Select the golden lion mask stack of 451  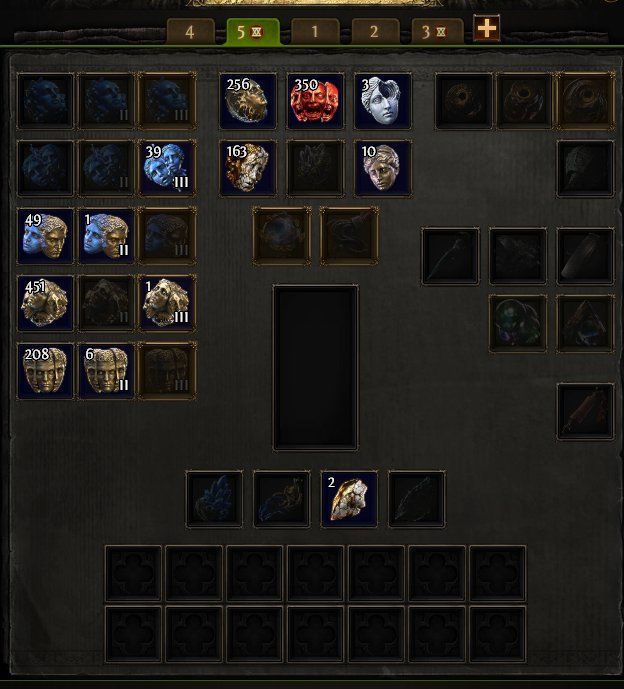pos(46,303)
